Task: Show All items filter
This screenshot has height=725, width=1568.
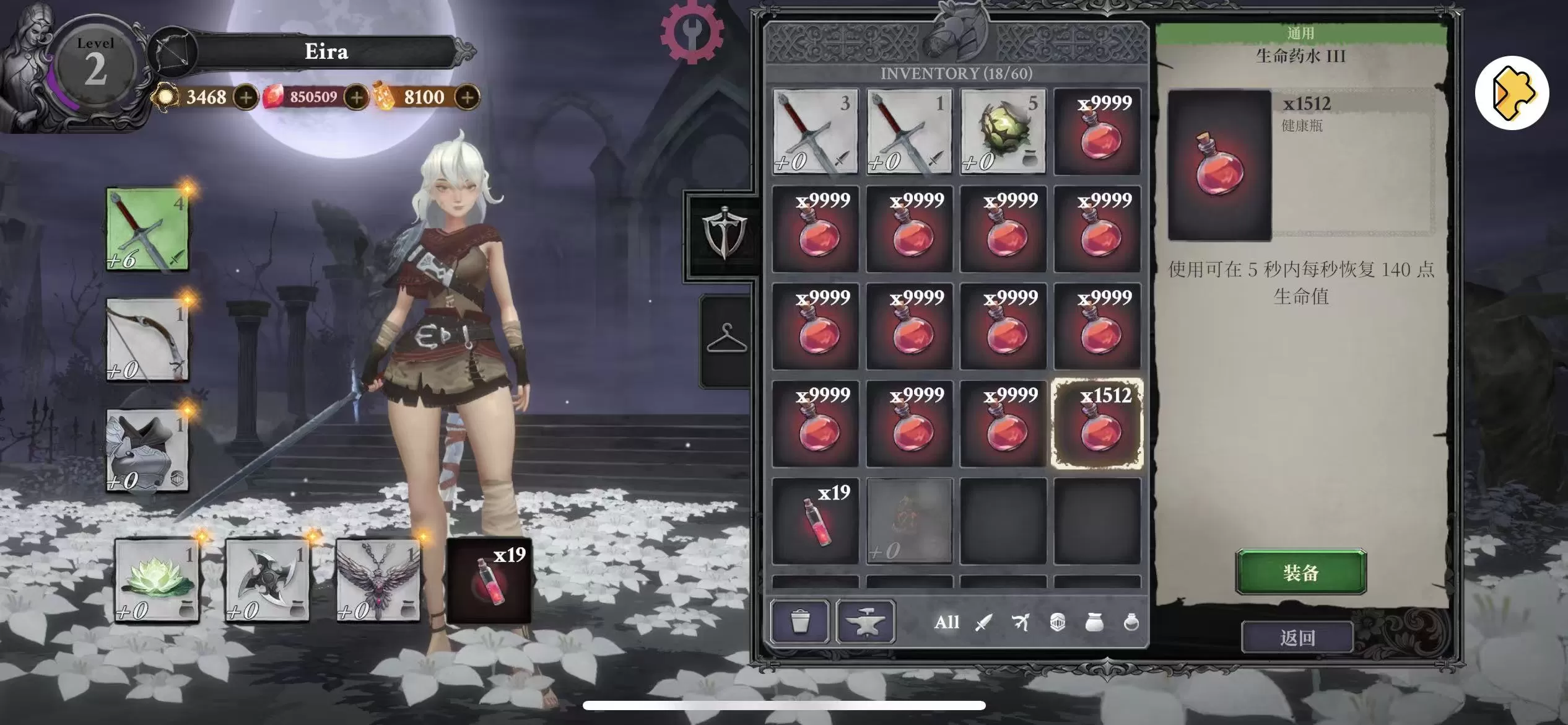Action: click(946, 622)
